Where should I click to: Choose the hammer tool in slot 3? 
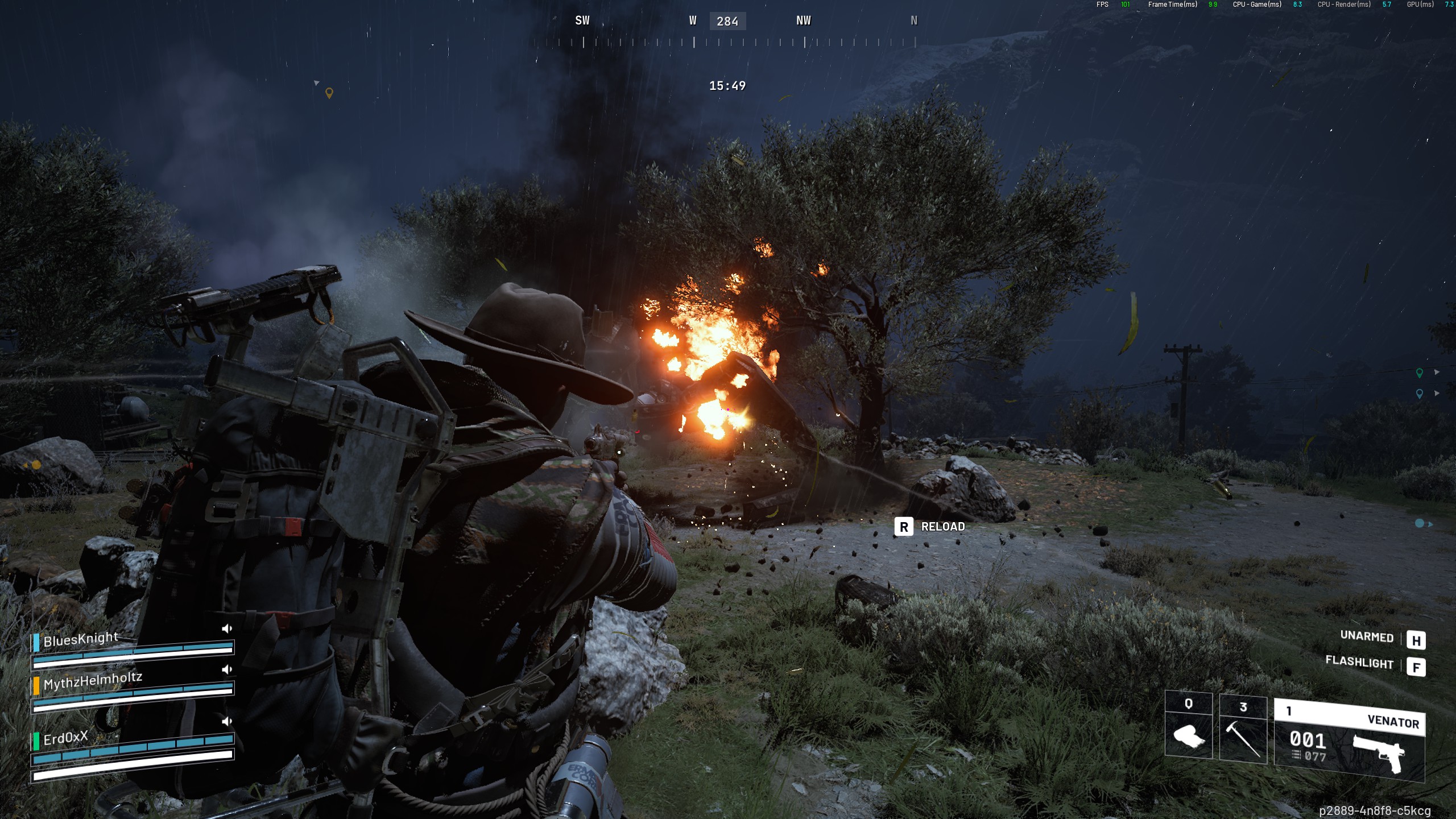point(1243,729)
